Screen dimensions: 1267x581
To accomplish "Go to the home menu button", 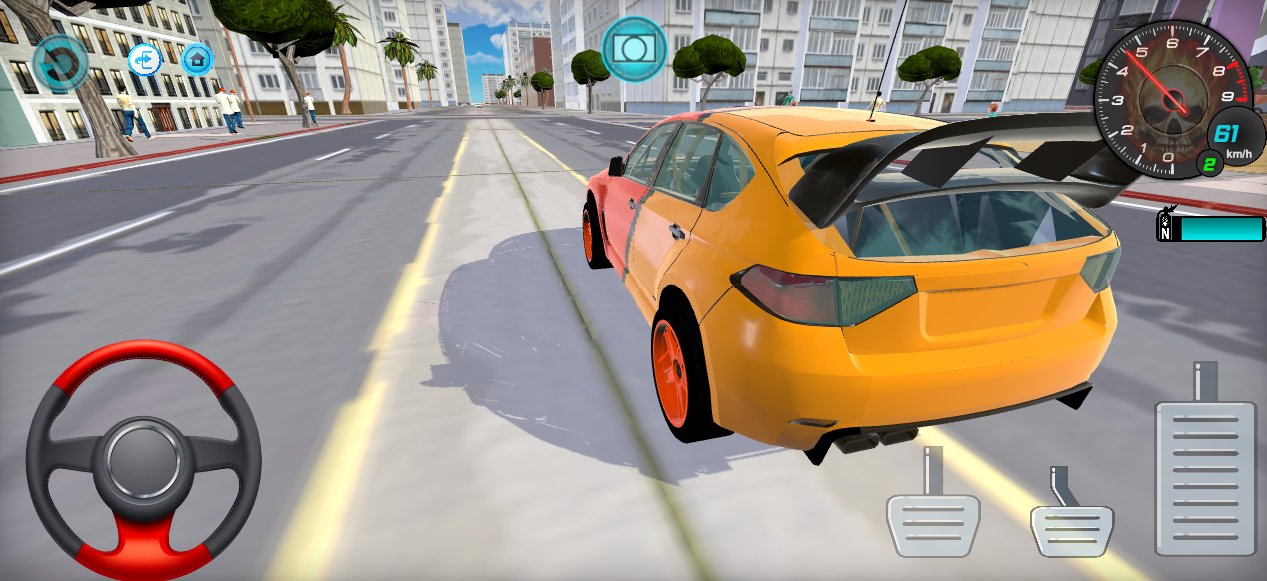I will pos(198,59).
